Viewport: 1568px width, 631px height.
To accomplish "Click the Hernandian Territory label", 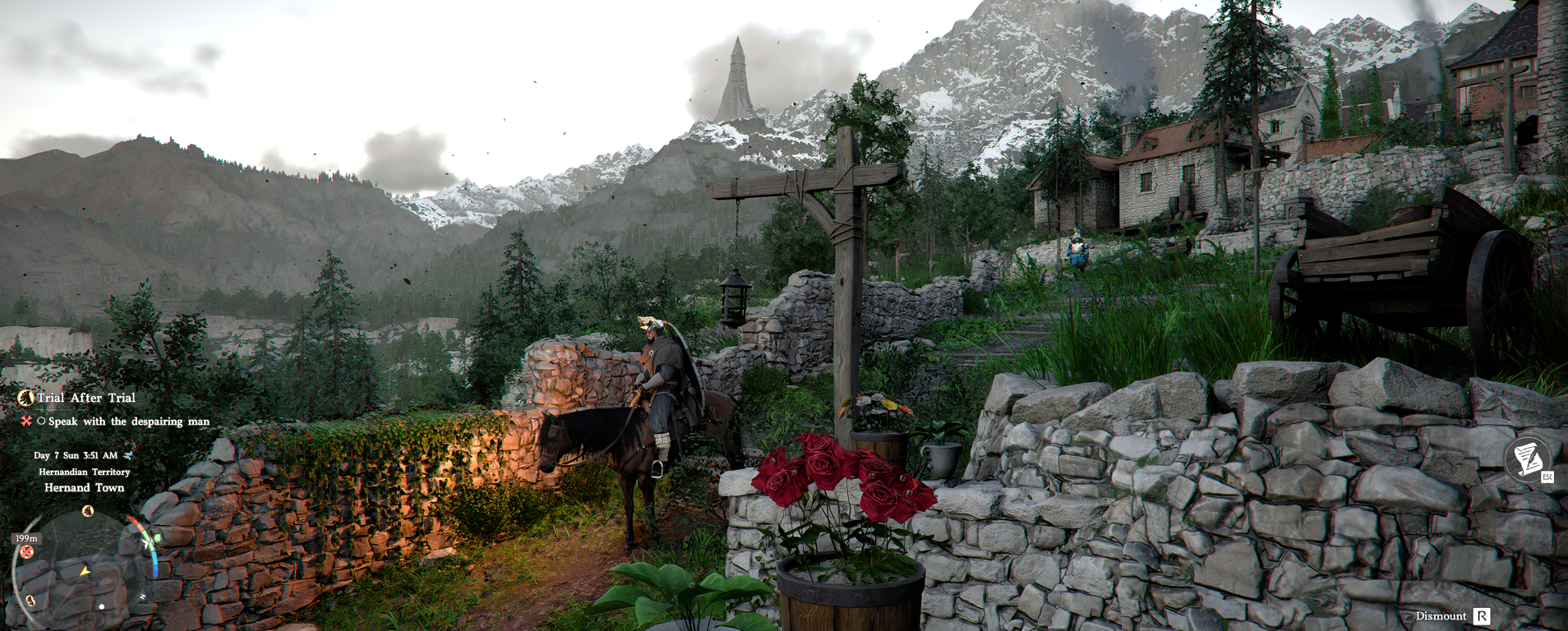I will [85, 472].
